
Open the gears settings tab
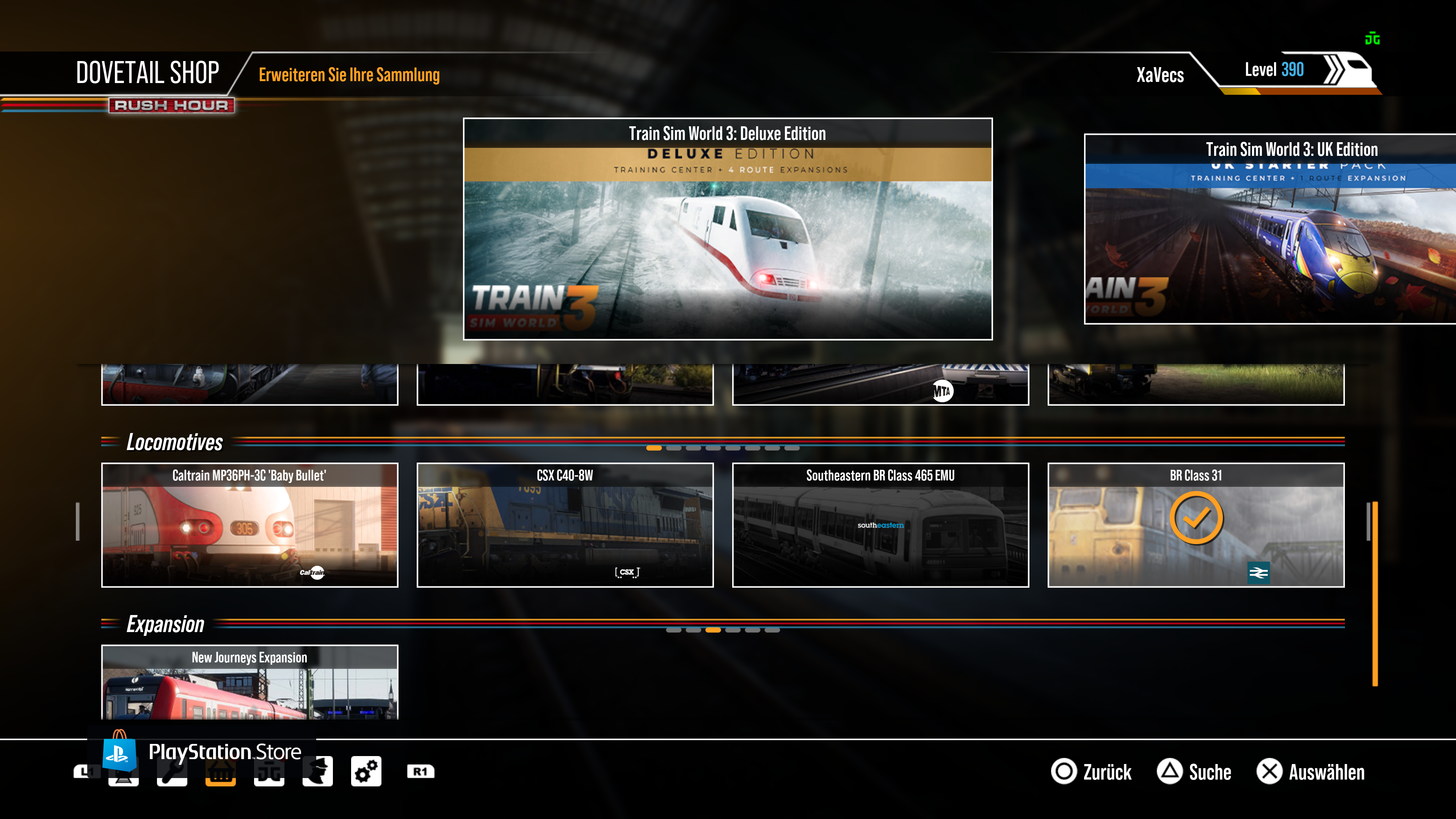pos(366,772)
